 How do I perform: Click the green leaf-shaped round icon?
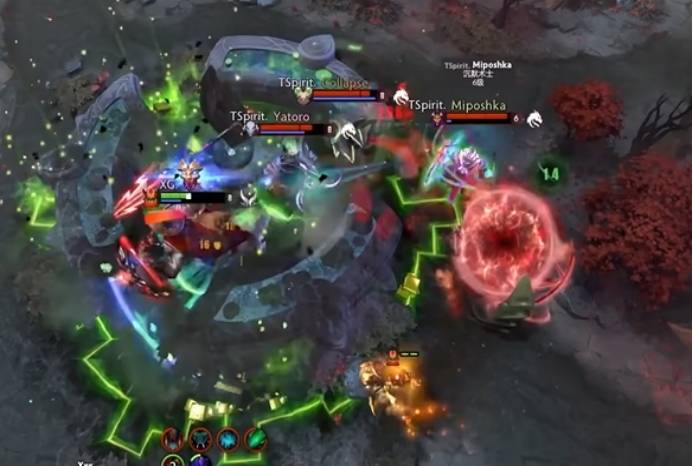257,439
